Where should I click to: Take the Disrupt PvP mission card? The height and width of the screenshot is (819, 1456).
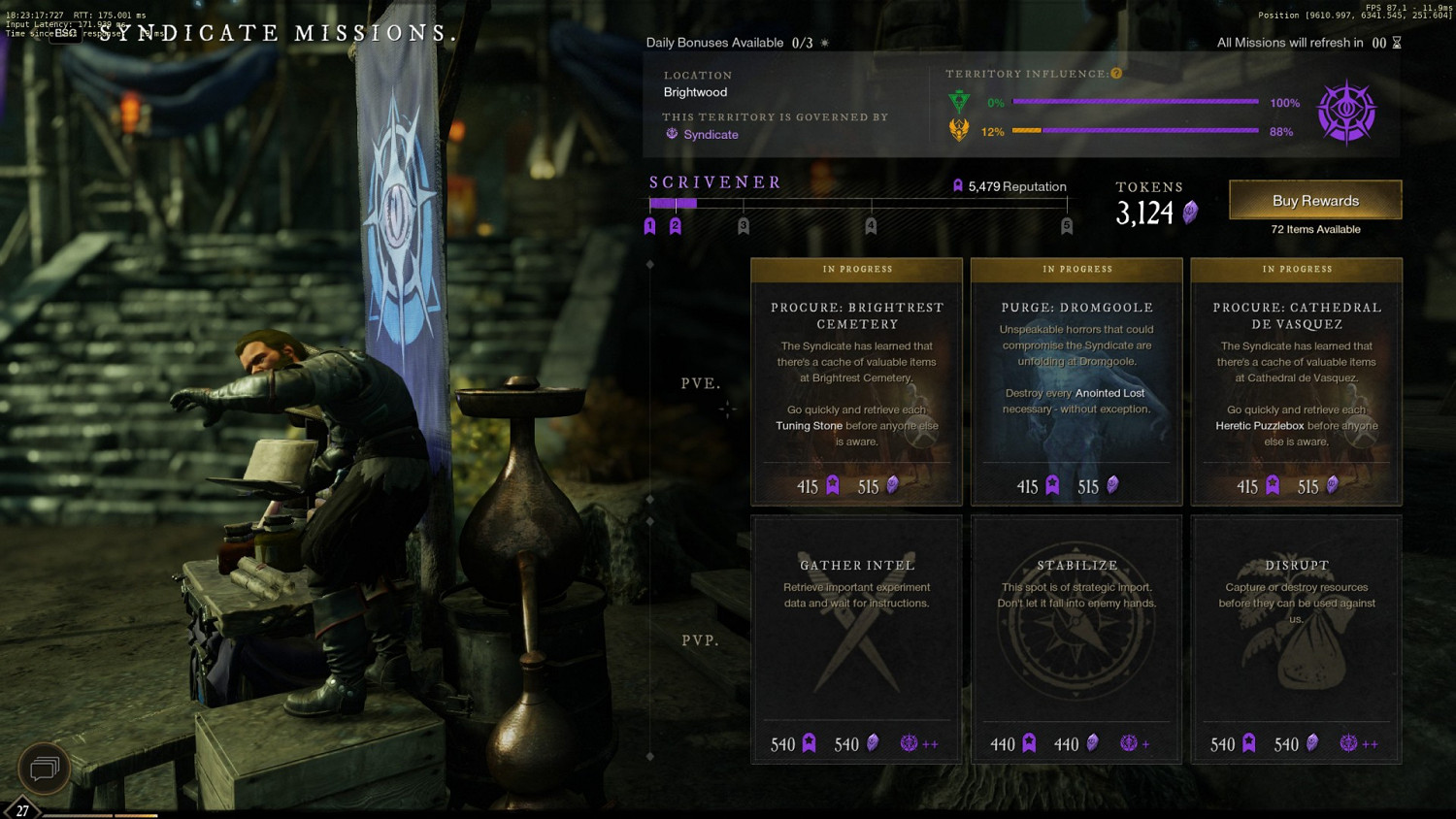coord(1296,639)
